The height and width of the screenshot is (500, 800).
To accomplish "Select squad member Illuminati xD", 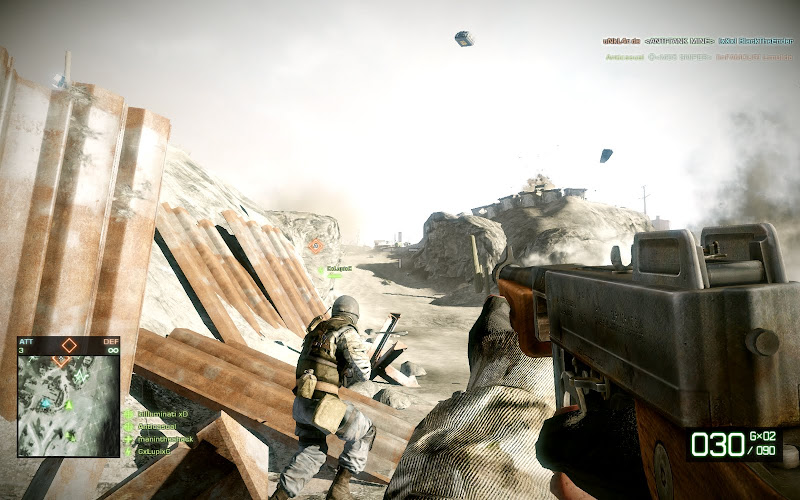I will tap(160, 412).
